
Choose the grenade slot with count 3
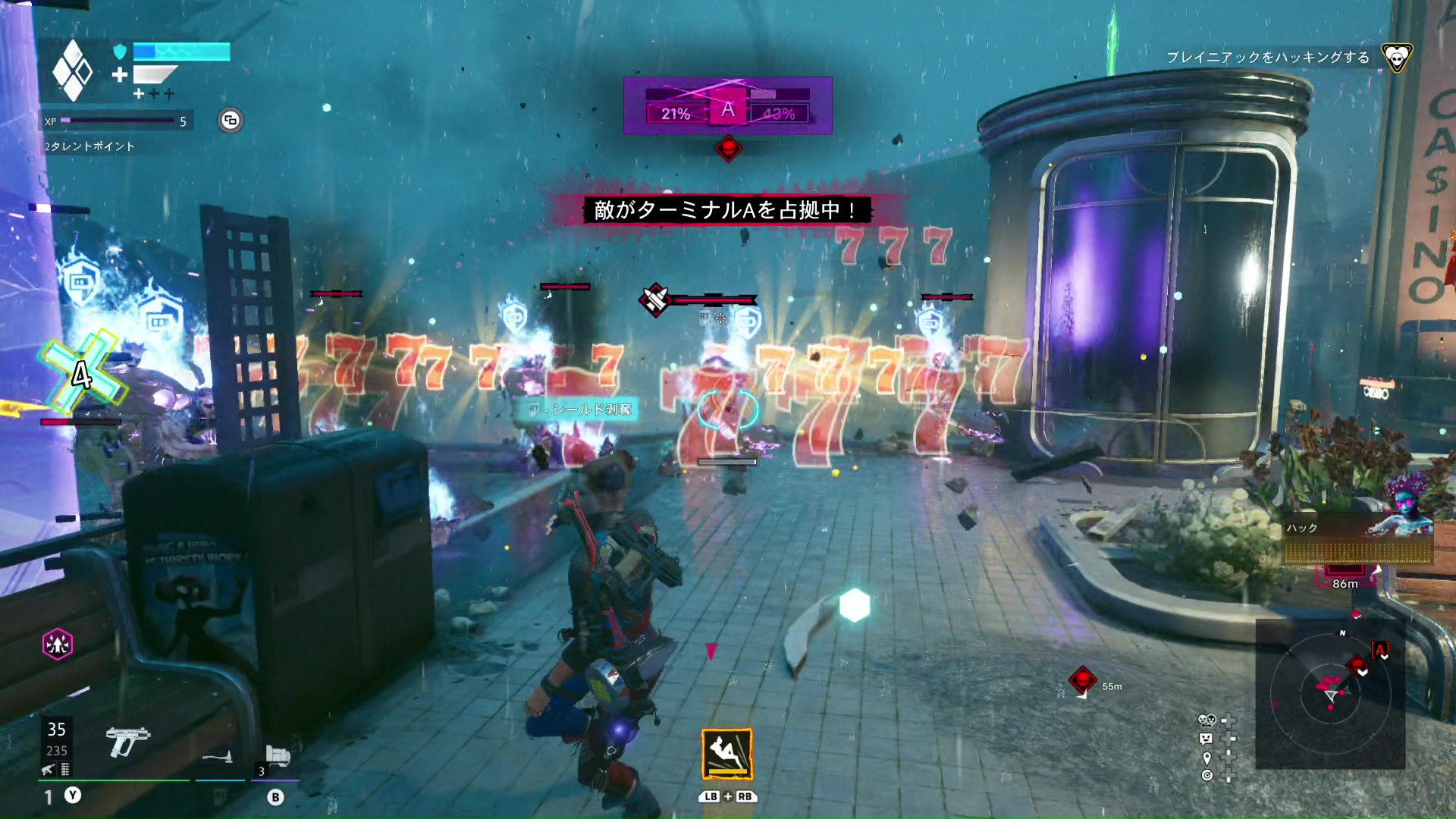pyautogui.click(x=277, y=758)
